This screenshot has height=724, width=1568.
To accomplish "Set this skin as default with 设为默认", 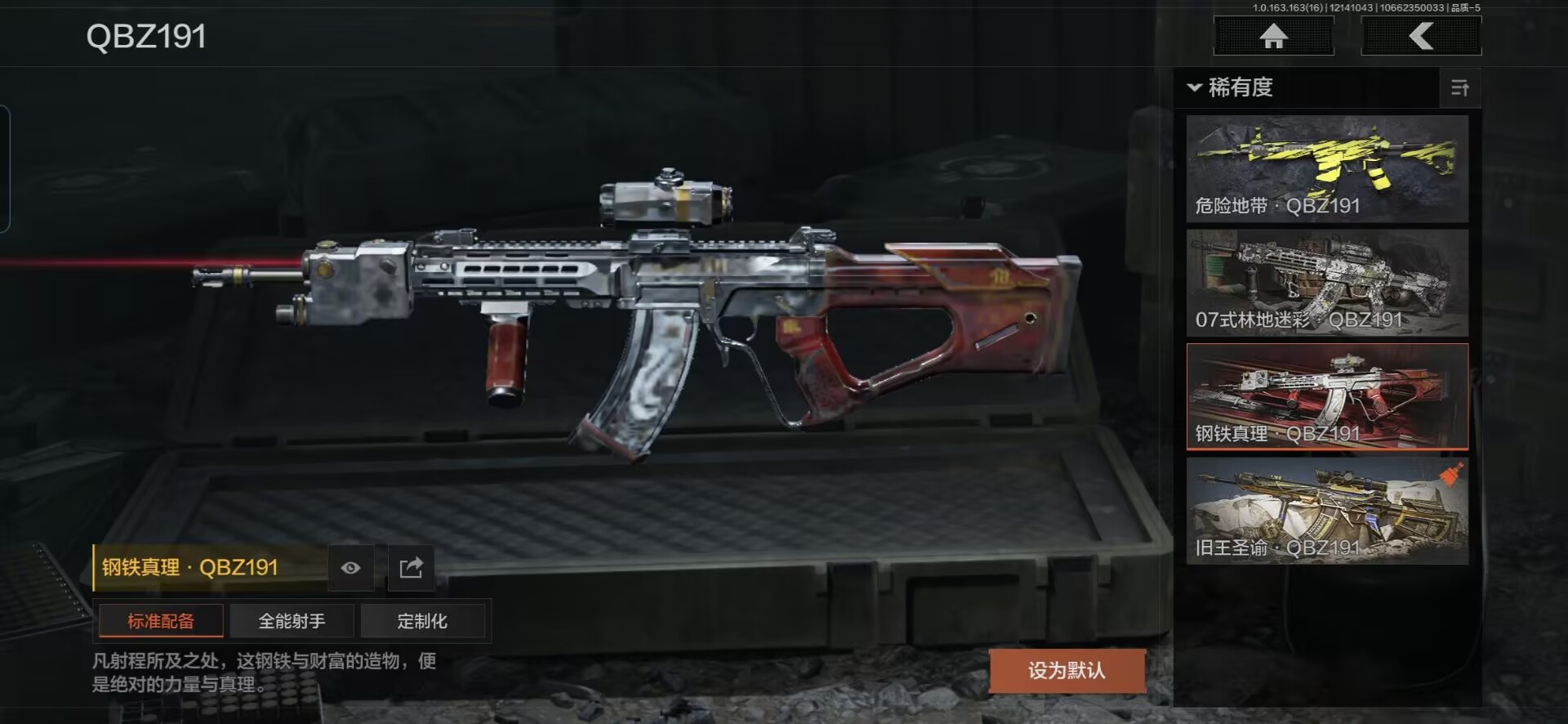I will pyautogui.click(x=1067, y=671).
